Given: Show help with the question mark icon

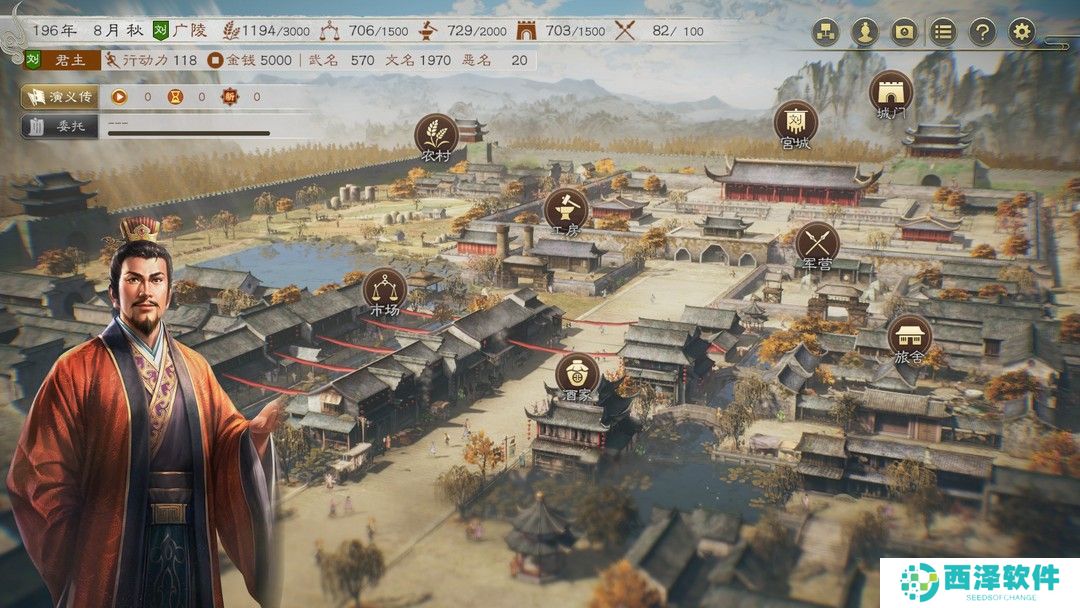Looking at the screenshot, I should point(982,32).
